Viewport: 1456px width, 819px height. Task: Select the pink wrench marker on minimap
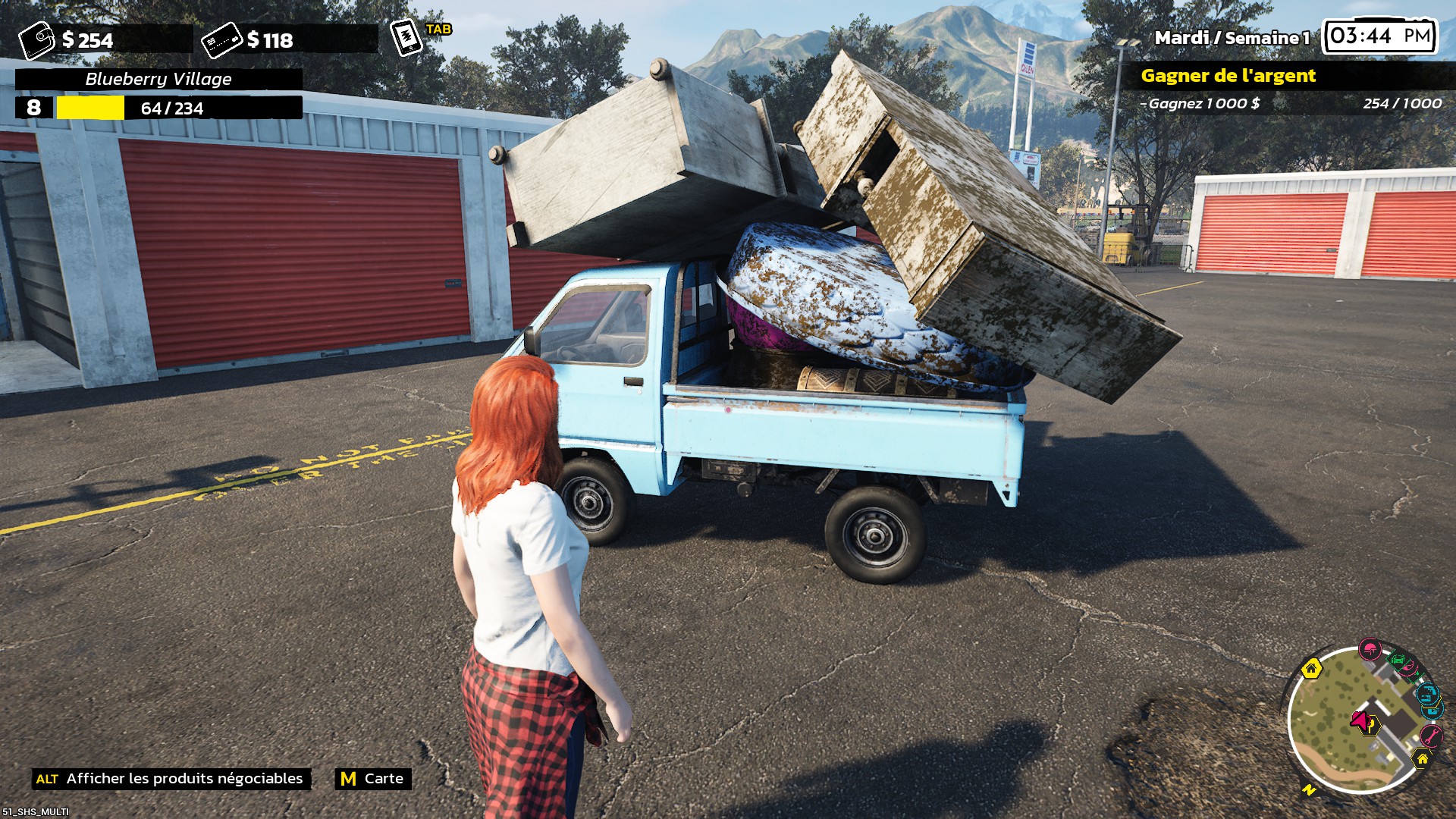1430,735
